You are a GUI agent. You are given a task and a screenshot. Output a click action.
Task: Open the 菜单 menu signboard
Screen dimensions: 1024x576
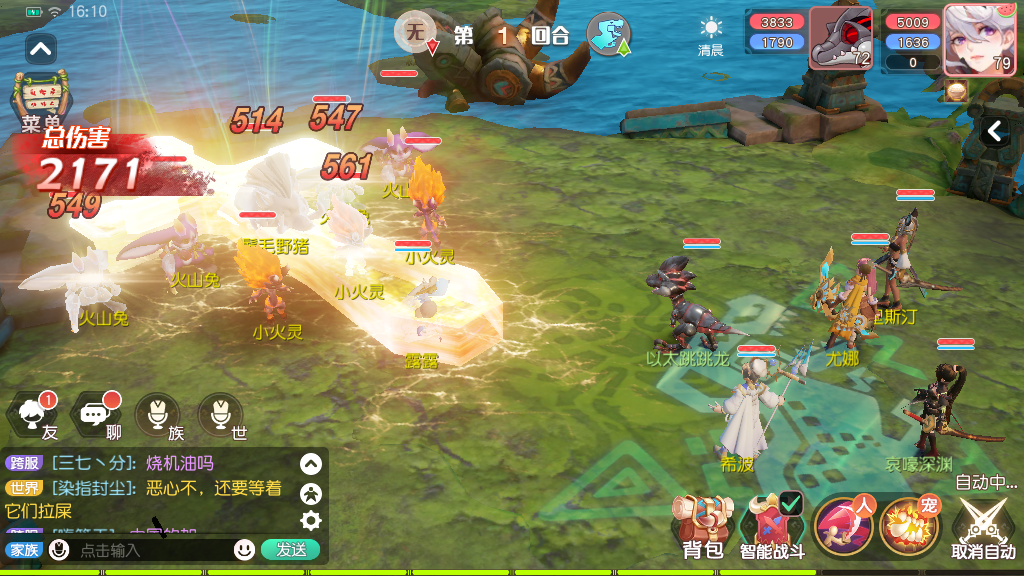[x=39, y=100]
